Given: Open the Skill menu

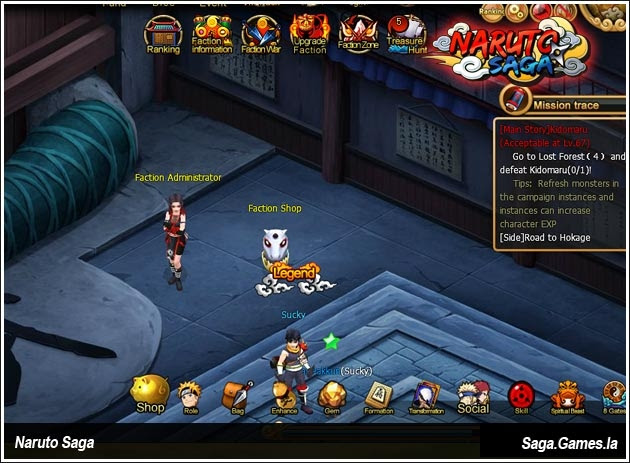Looking at the screenshot, I should 521,395.
